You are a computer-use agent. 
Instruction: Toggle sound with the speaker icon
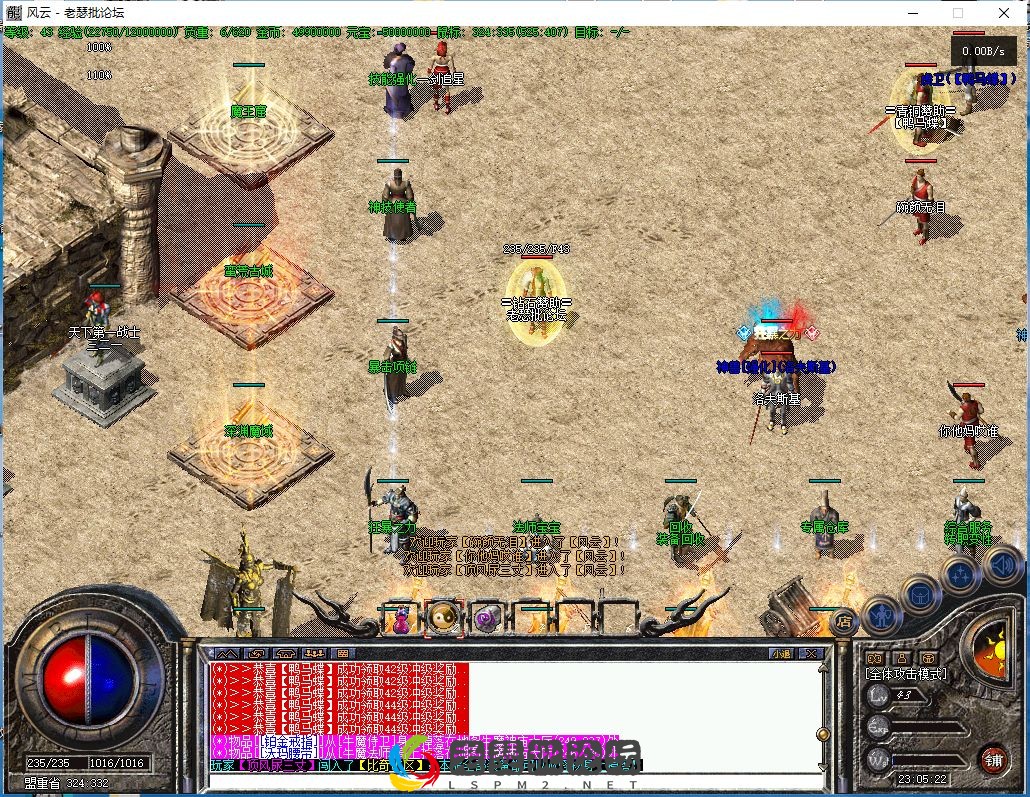tap(1000, 565)
